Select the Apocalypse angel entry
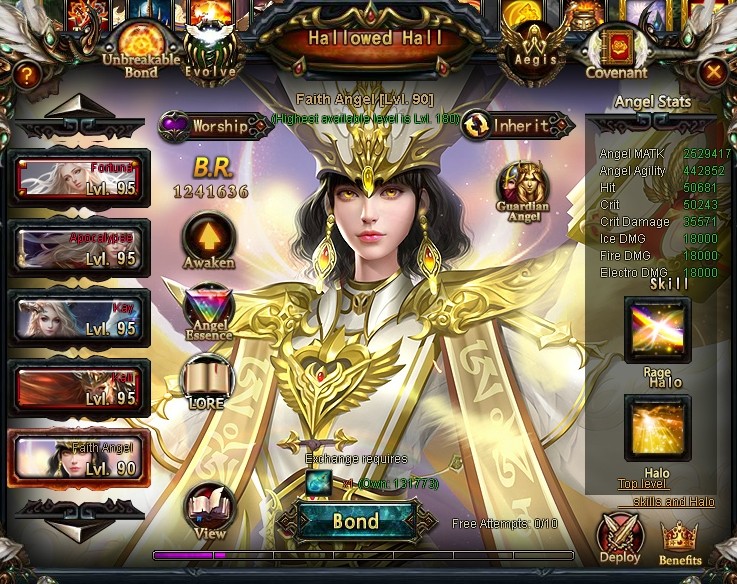737x584 pixels. pyautogui.click(x=79, y=249)
